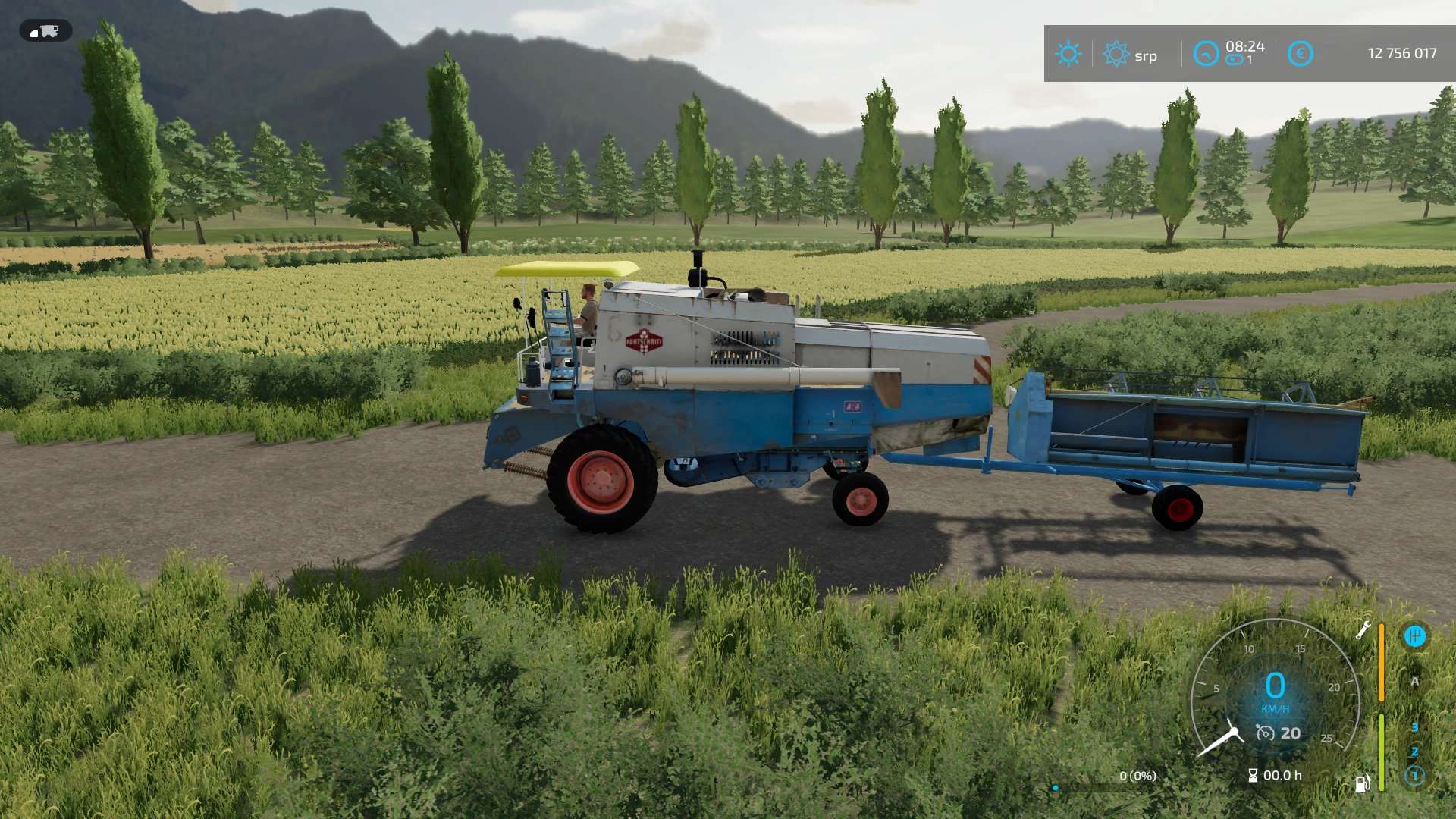The height and width of the screenshot is (819, 1456).
Task: Select gear 1 on the gear indicator
Action: tap(1414, 776)
